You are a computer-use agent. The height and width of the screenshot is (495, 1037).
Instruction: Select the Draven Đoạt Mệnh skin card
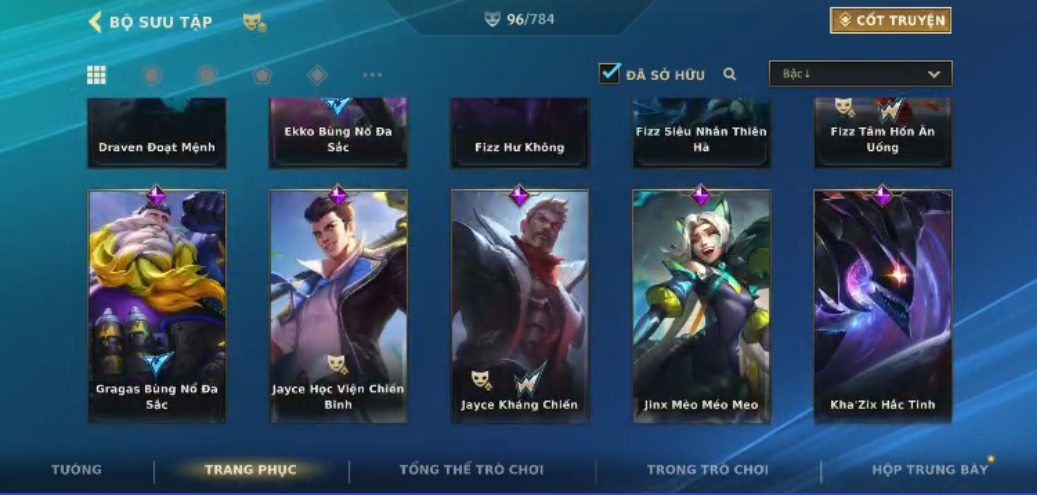tap(157, 133)
